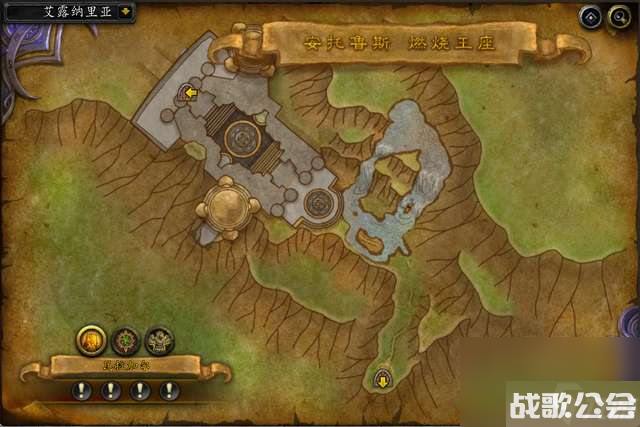The width and height of the screenshot is (640, 427).
Task: Click the purple portal arrow marker
Action: [x=188, y=95]
